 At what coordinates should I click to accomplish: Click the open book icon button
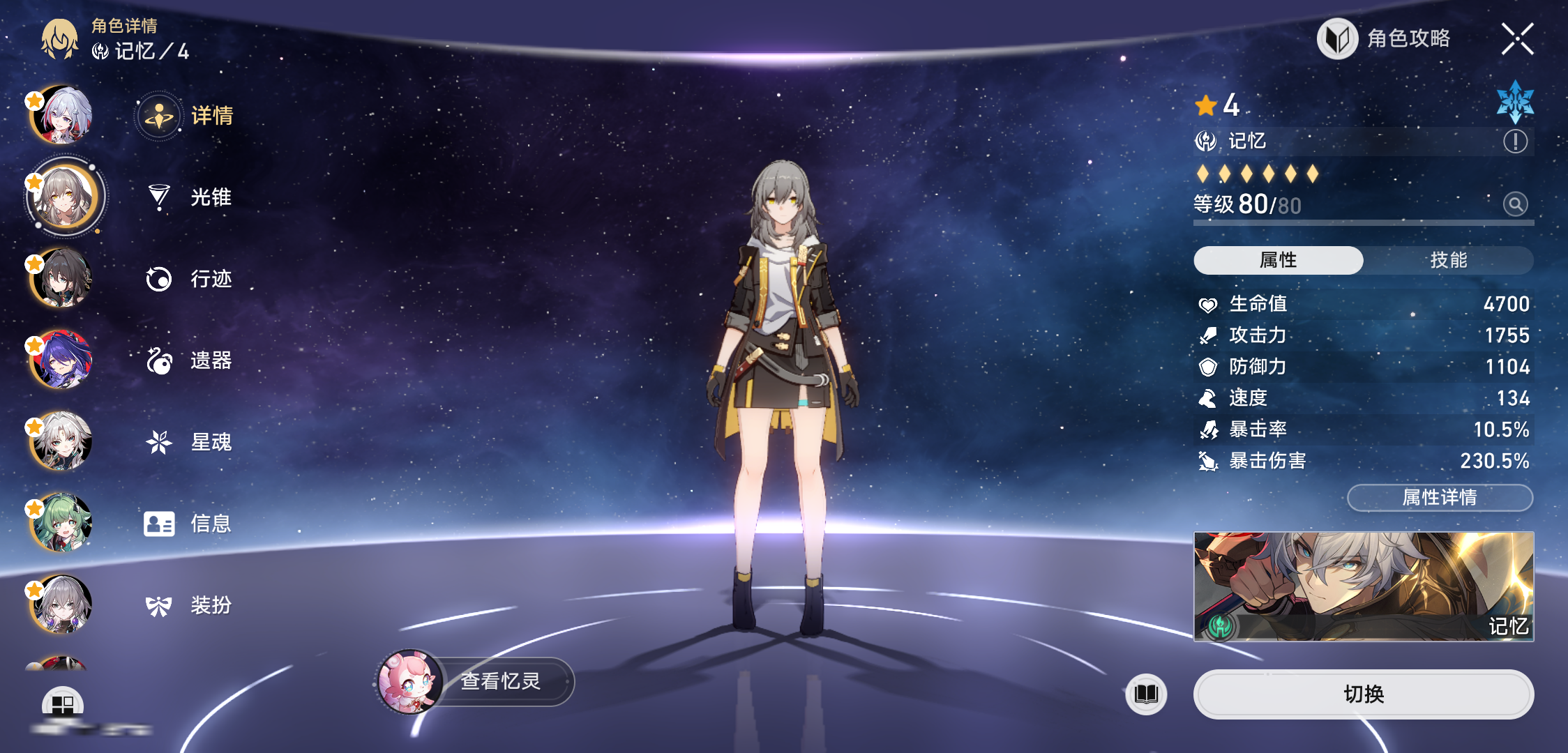(x=1146, y=694)
